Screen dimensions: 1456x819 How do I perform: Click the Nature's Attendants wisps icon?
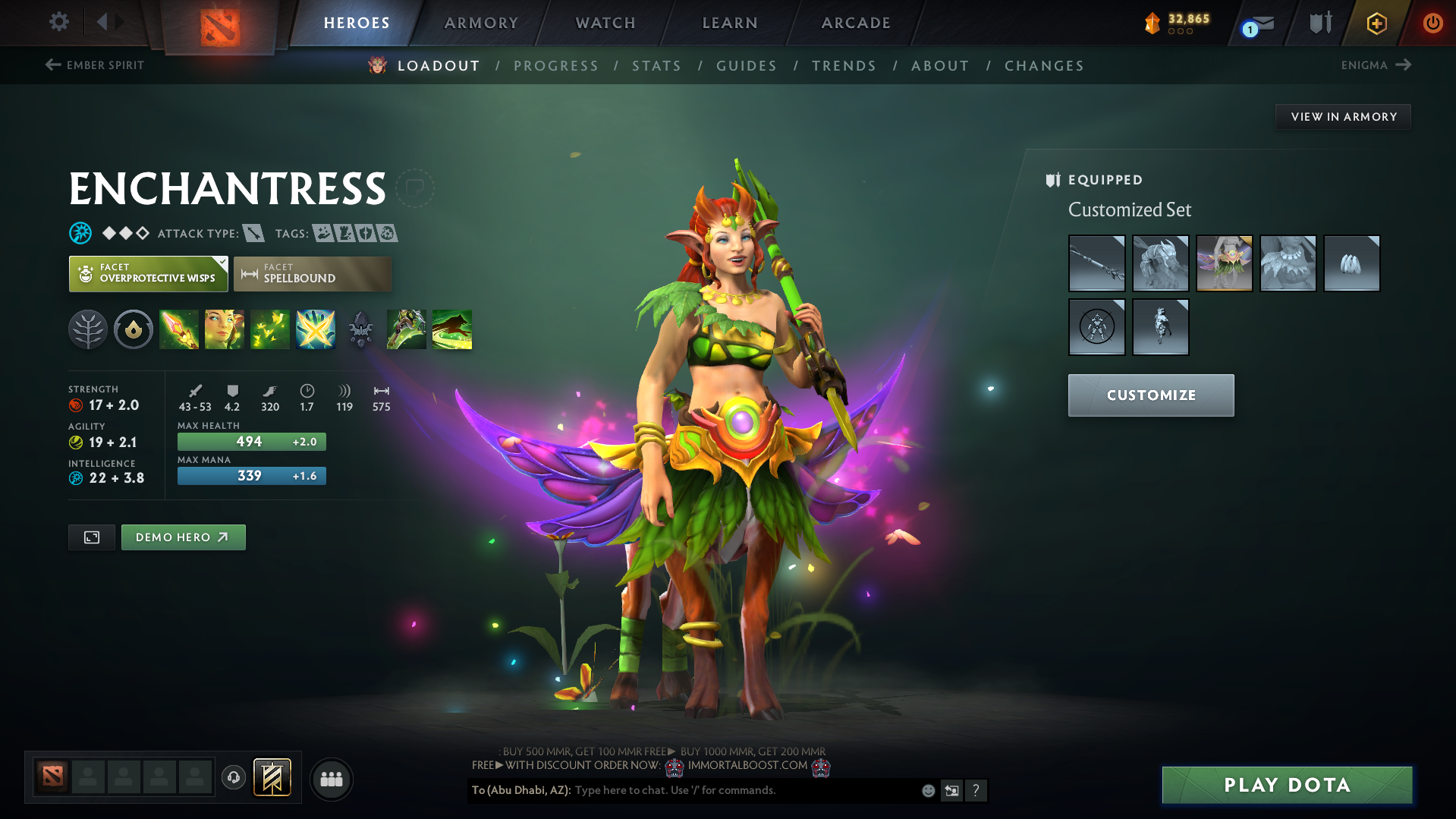(270, 329)
